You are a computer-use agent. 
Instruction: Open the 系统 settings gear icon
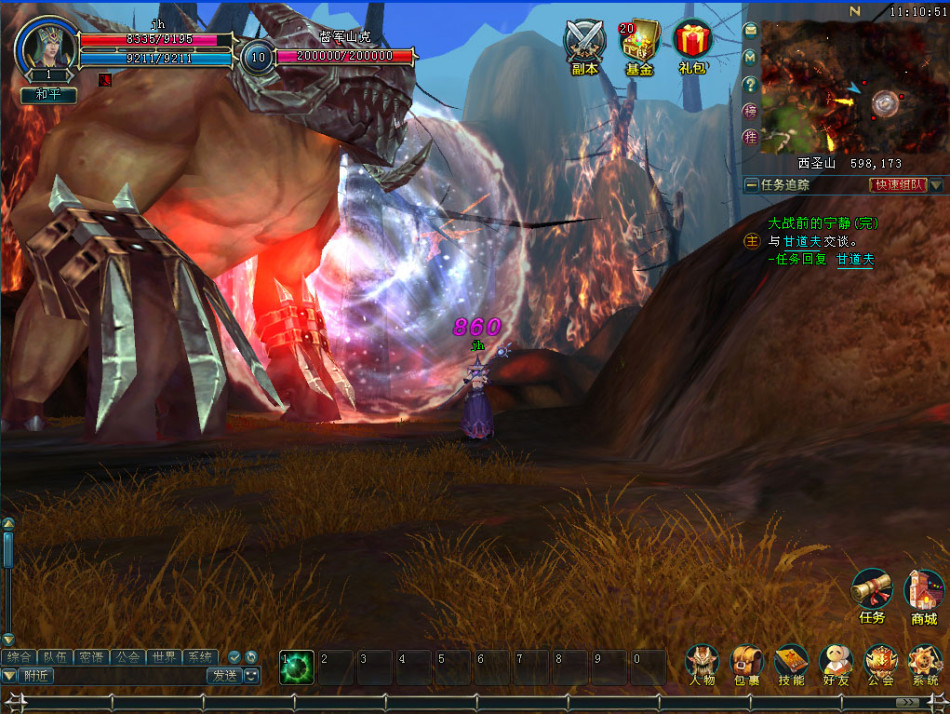point(924,661)
